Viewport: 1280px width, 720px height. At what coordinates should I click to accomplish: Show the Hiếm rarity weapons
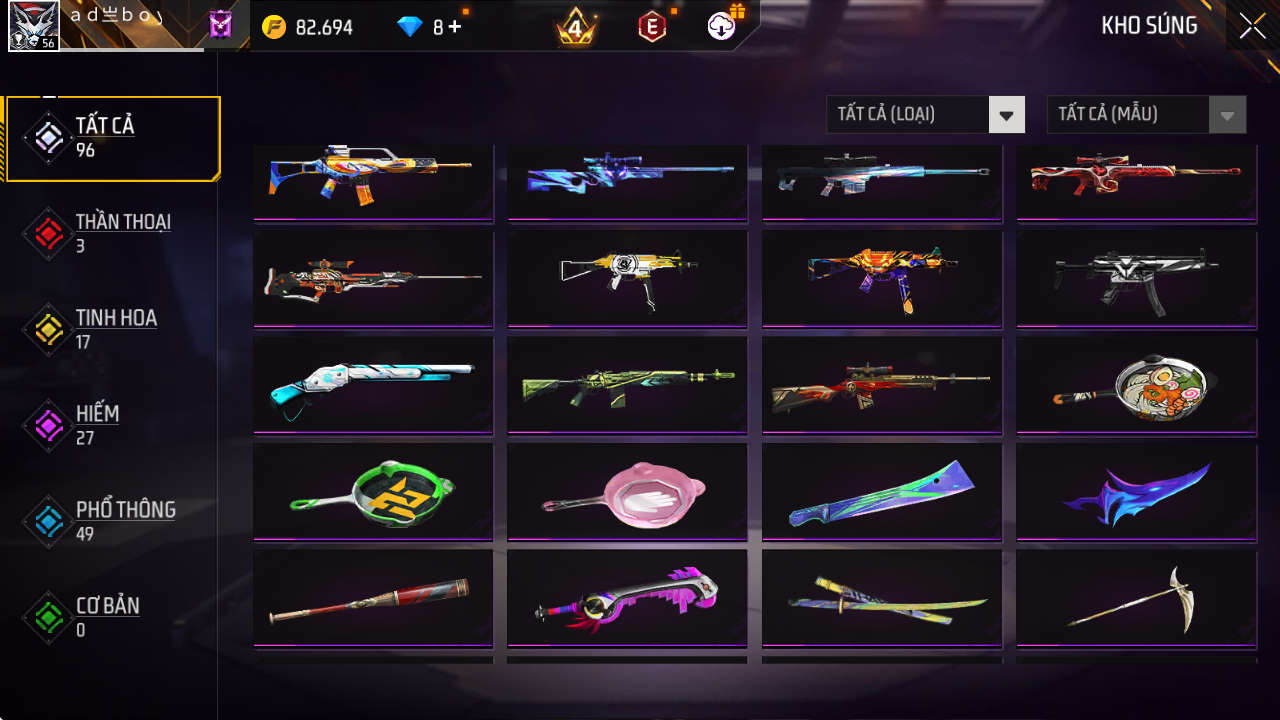(x=112, y=425)
